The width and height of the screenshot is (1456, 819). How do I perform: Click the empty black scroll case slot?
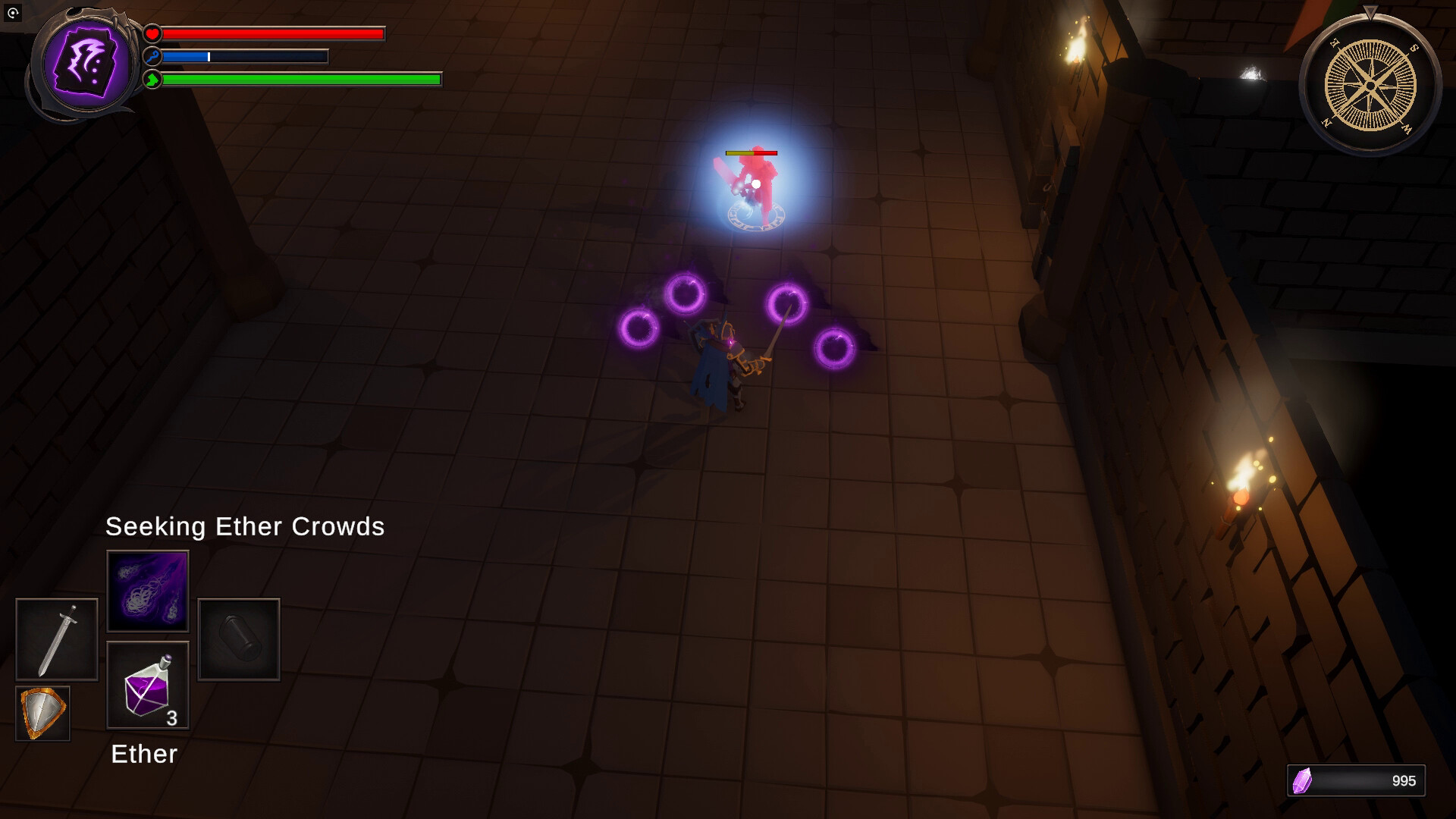point(238,639)
